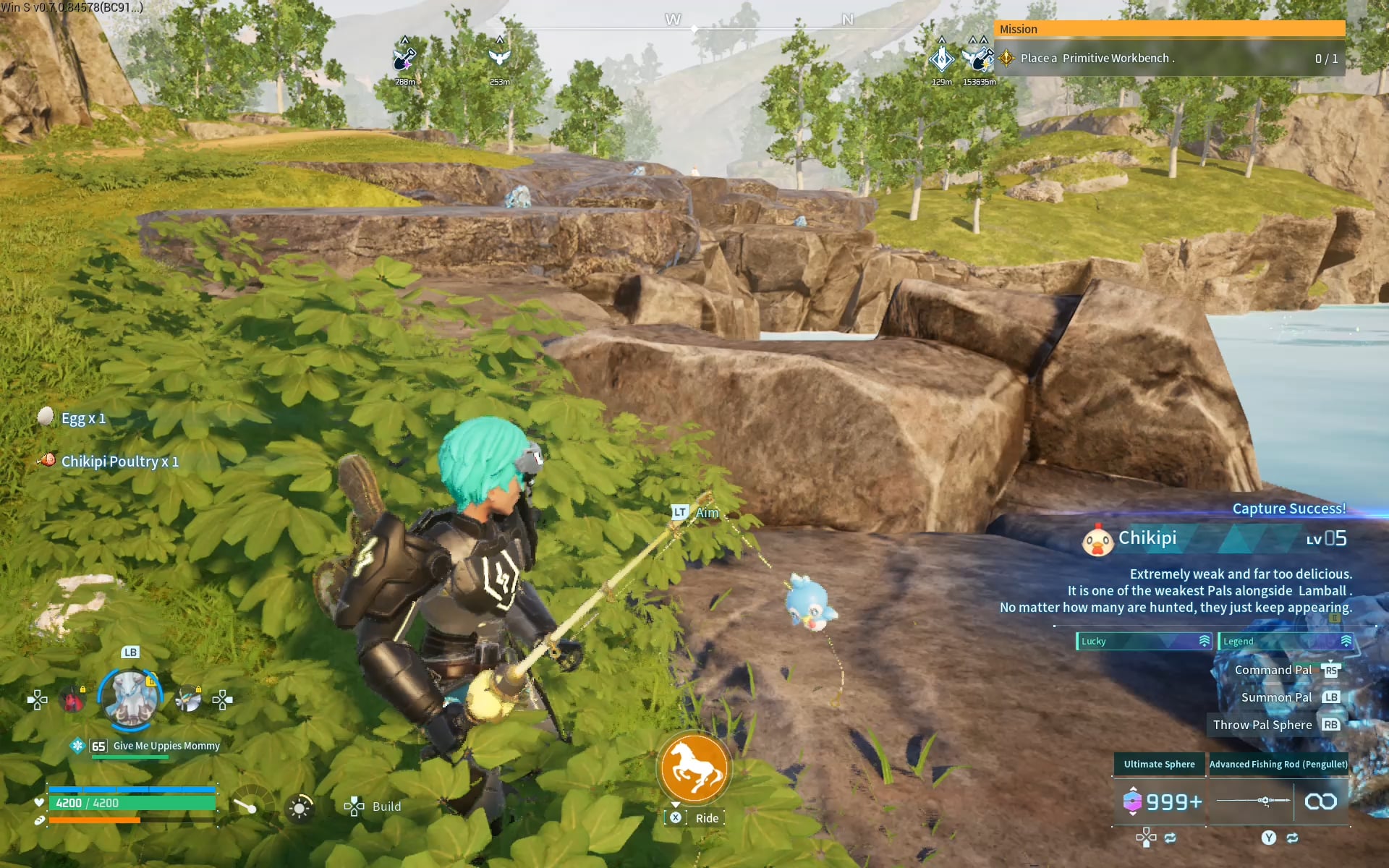
Task: Click the sun time-of-day indicator
Action: (300, 807)
